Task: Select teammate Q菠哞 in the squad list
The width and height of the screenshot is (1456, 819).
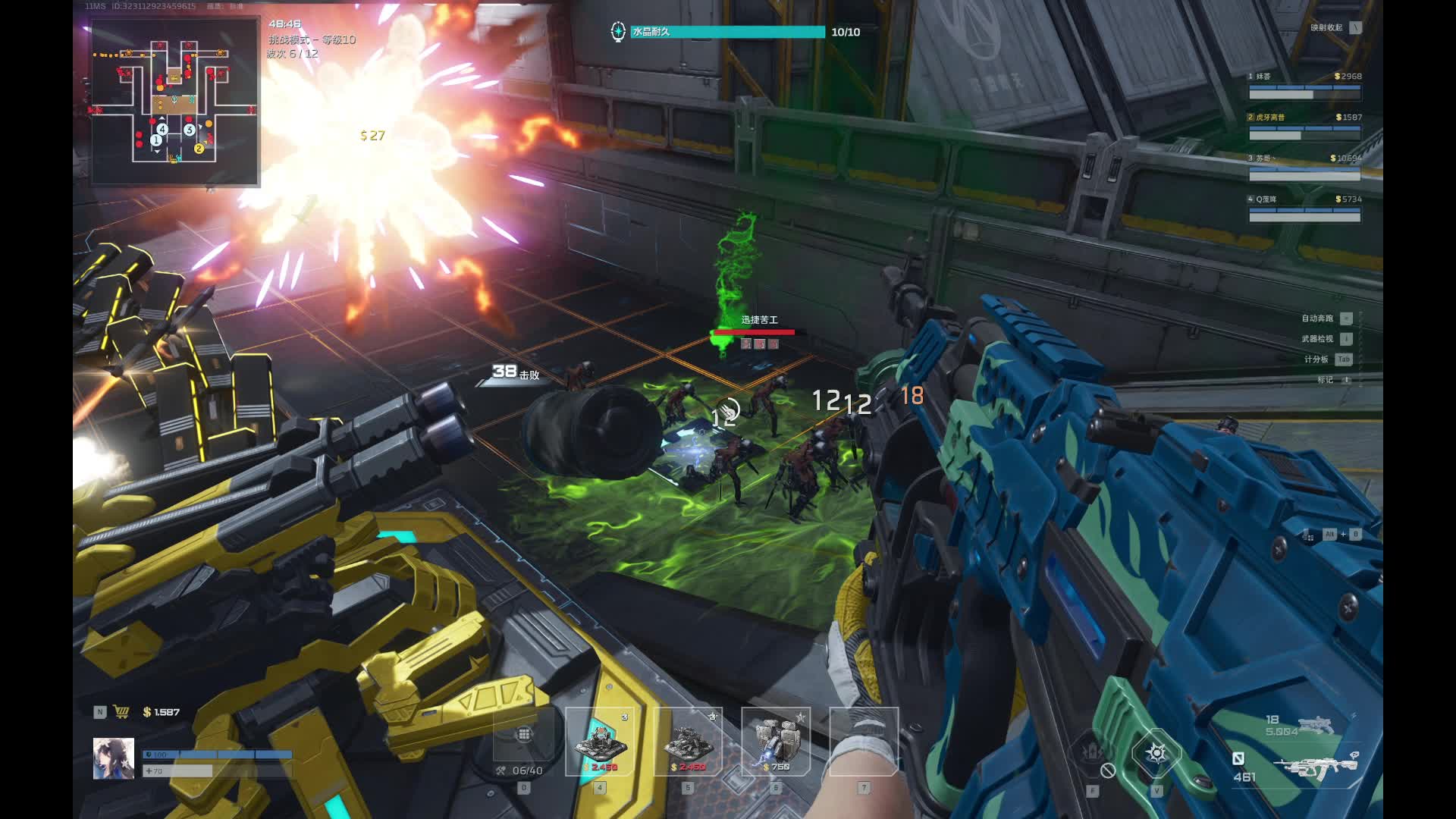Action: (x=1304, y=208)
